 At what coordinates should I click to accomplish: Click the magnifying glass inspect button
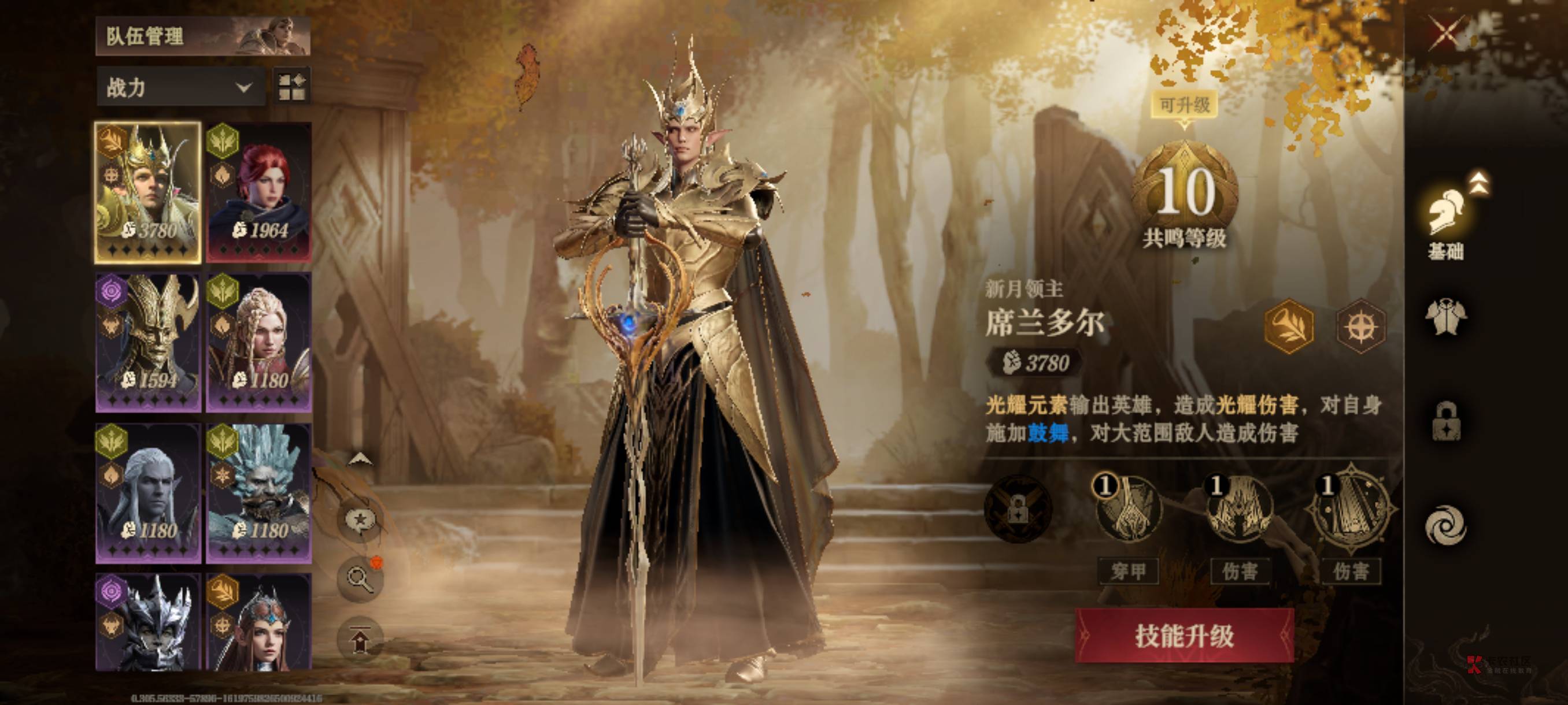click(x=360, y=578)
